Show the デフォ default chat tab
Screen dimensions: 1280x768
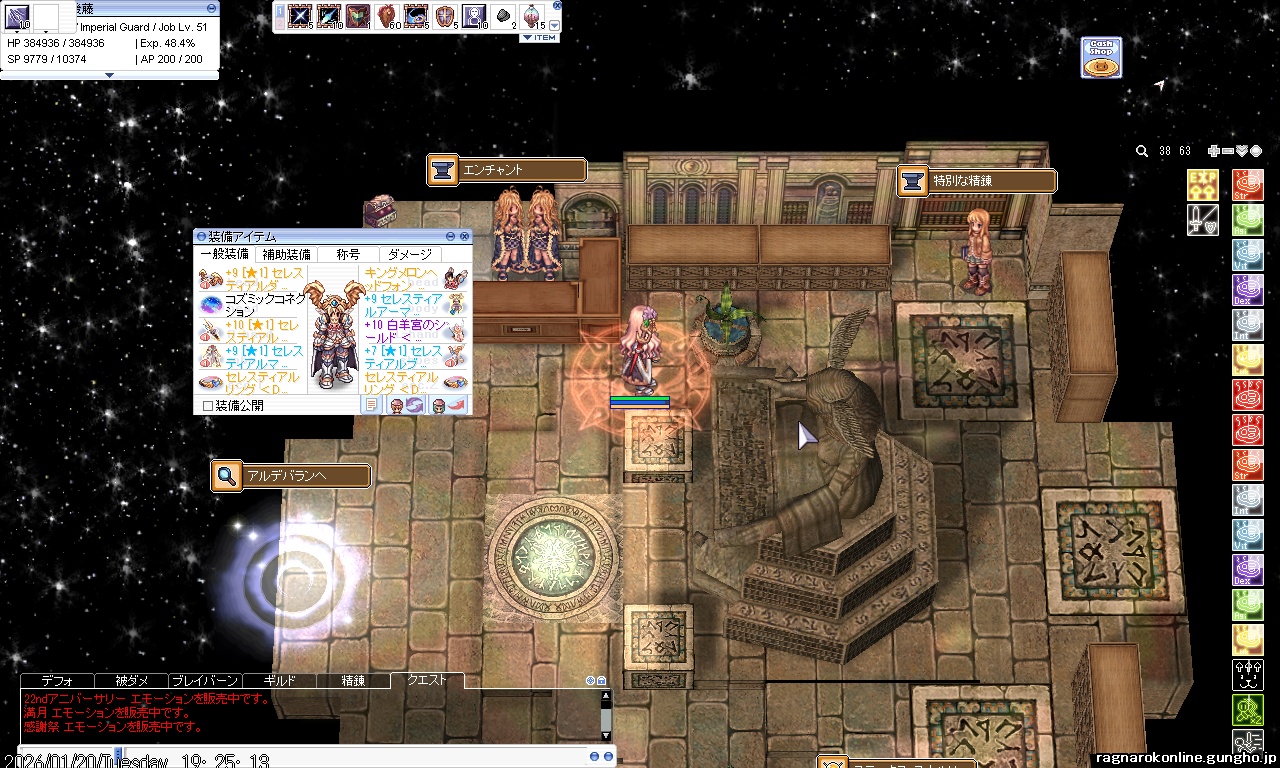coord(57,681)
